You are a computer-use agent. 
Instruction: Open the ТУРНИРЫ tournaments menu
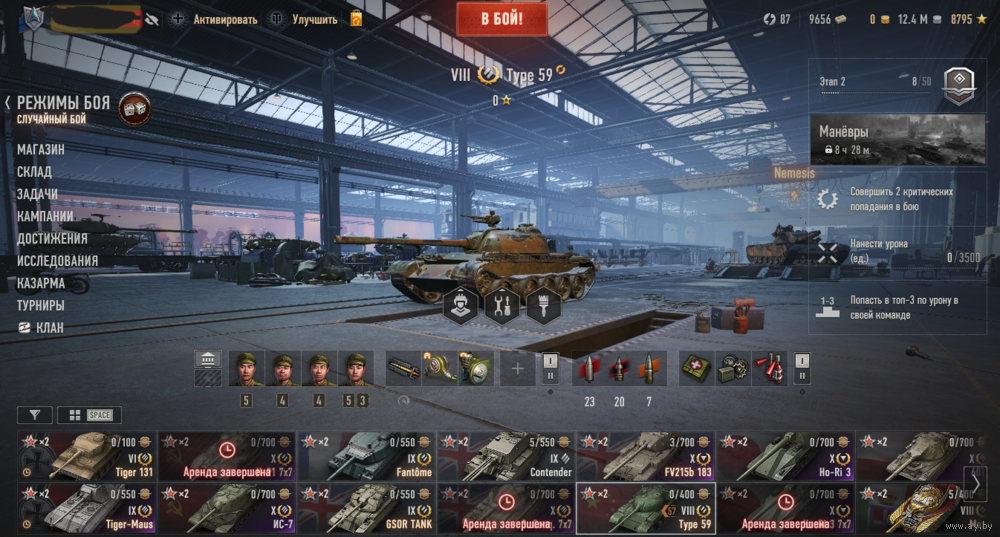[41, 305]
